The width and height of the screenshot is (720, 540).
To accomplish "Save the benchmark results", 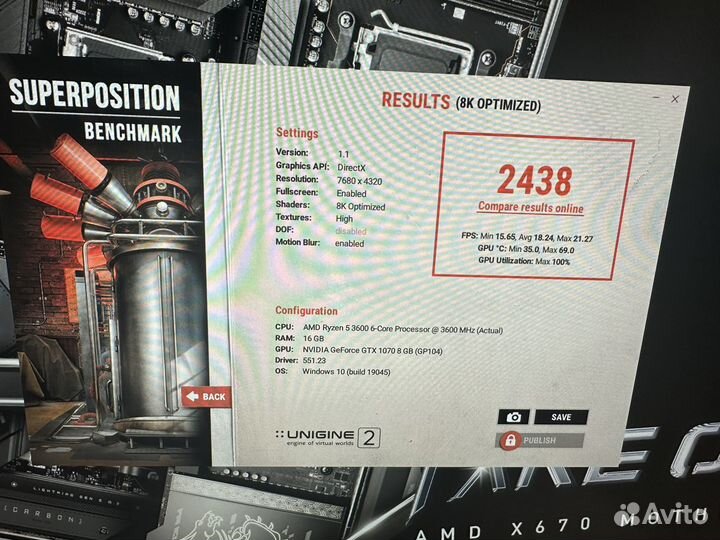I will [x=560, y=417].
